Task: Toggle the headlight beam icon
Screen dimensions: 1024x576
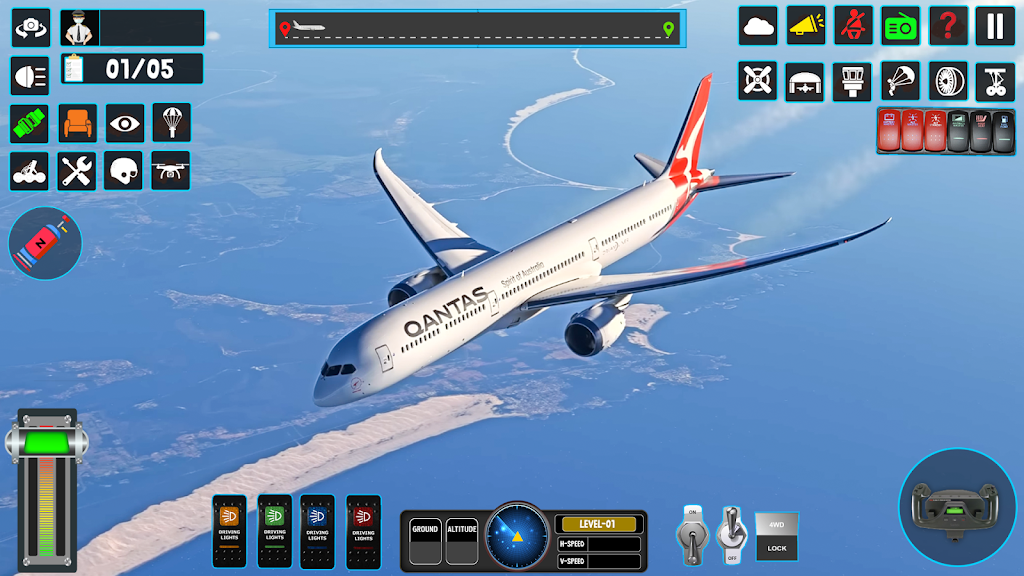Action: tap(30, 76)
